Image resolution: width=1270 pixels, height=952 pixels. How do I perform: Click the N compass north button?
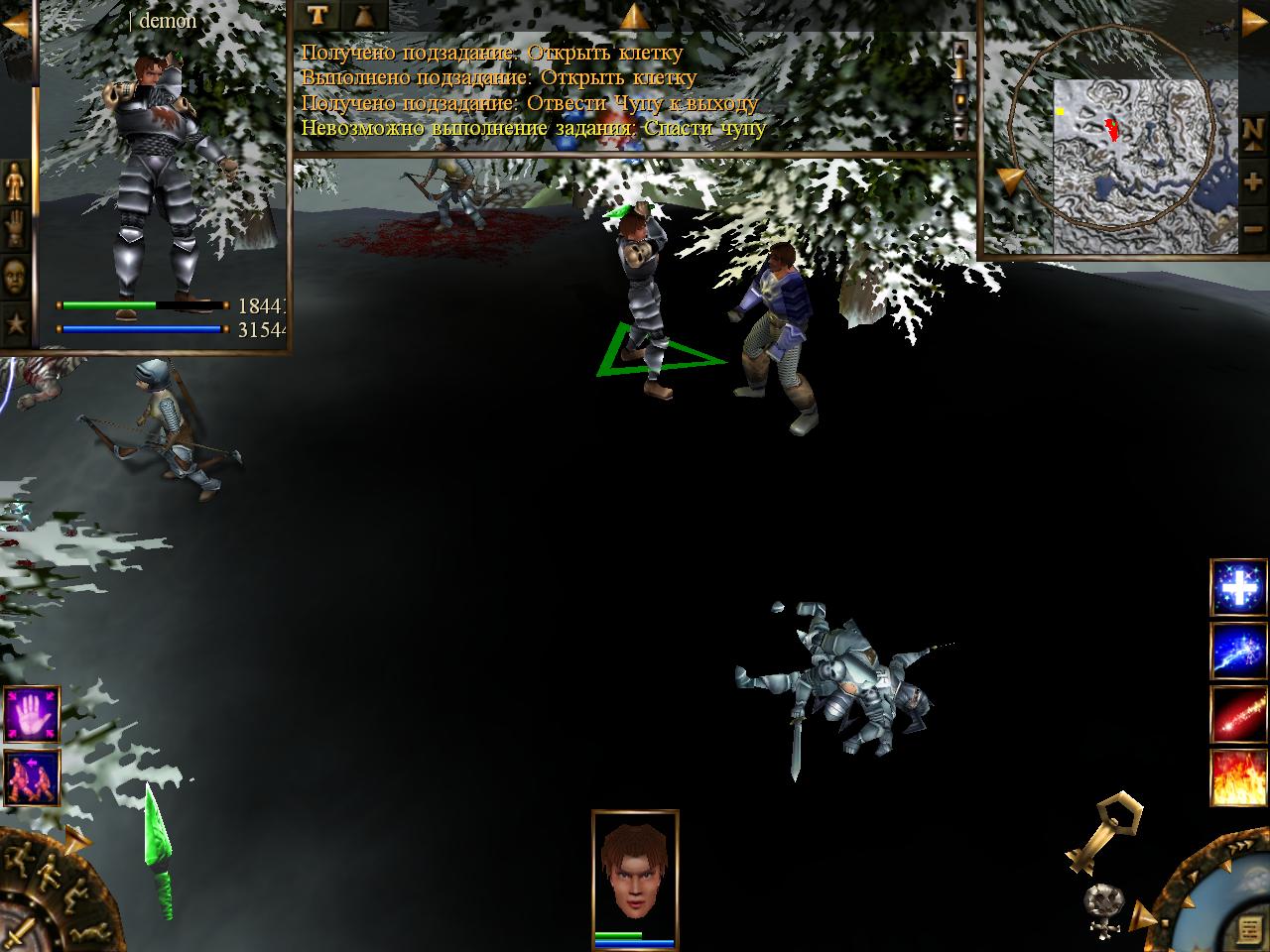coord(1253,132)
